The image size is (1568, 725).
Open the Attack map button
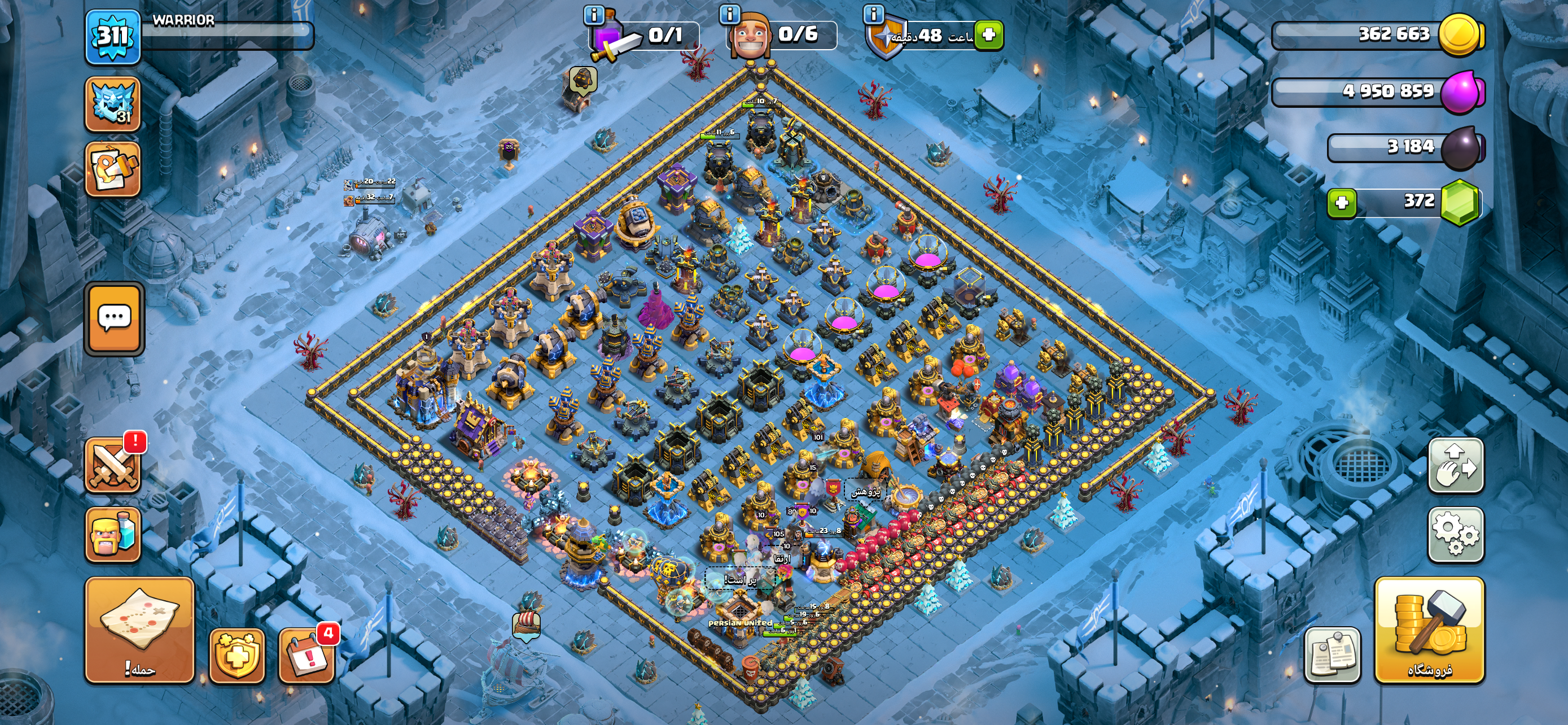pyautogui.click(x=139, y=630)
